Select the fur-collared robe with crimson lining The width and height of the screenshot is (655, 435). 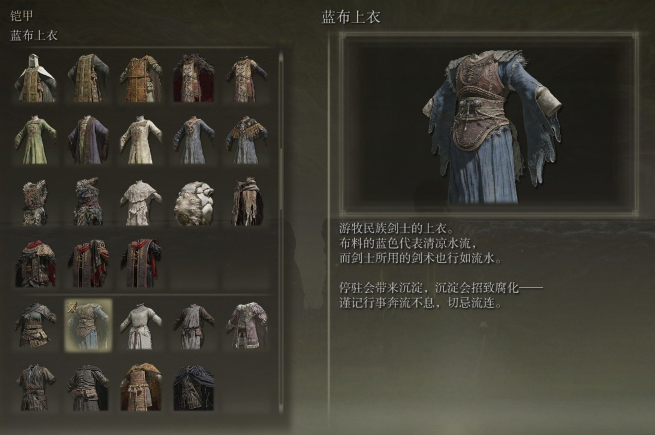(193, 77)
